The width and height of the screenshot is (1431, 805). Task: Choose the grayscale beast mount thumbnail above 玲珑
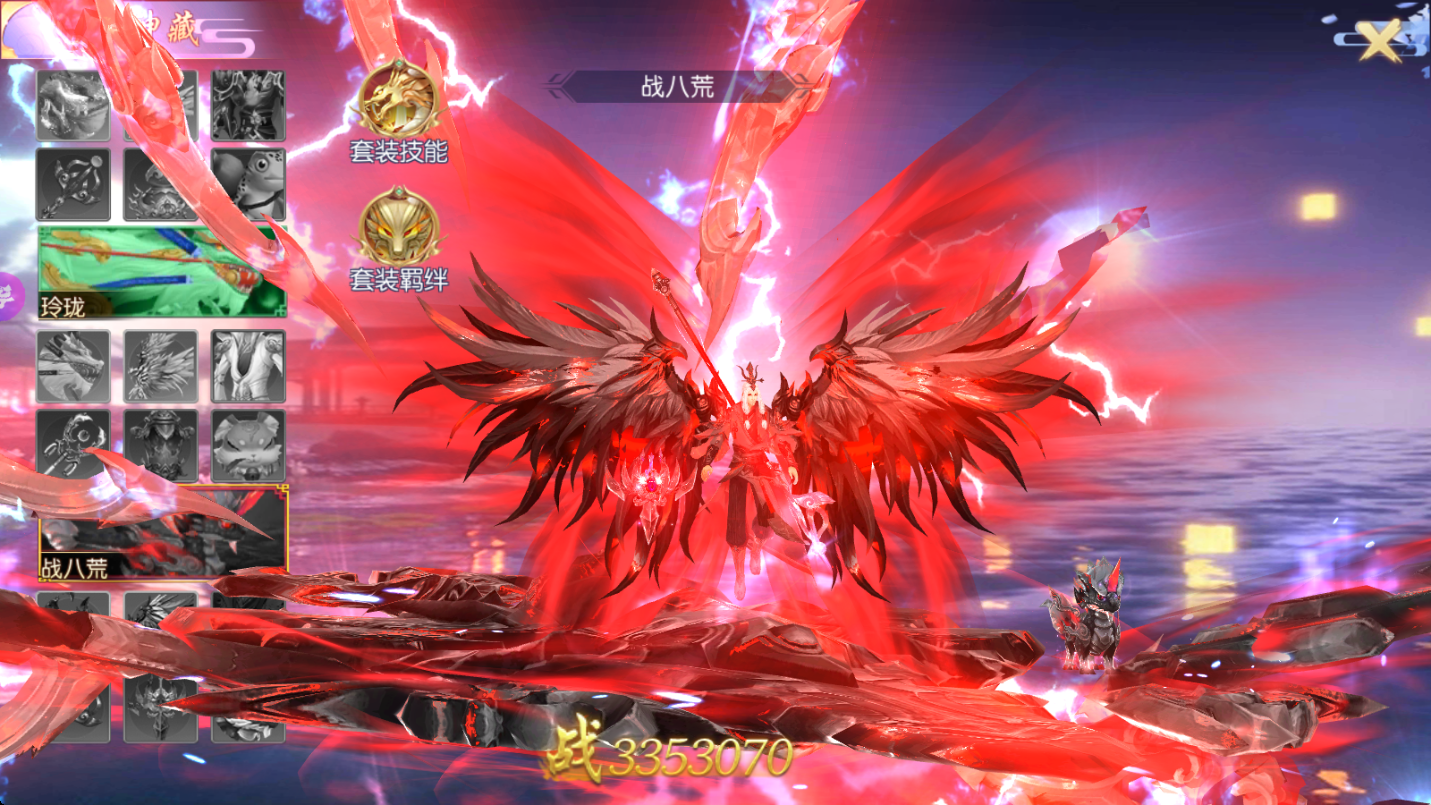click(73, 105)
